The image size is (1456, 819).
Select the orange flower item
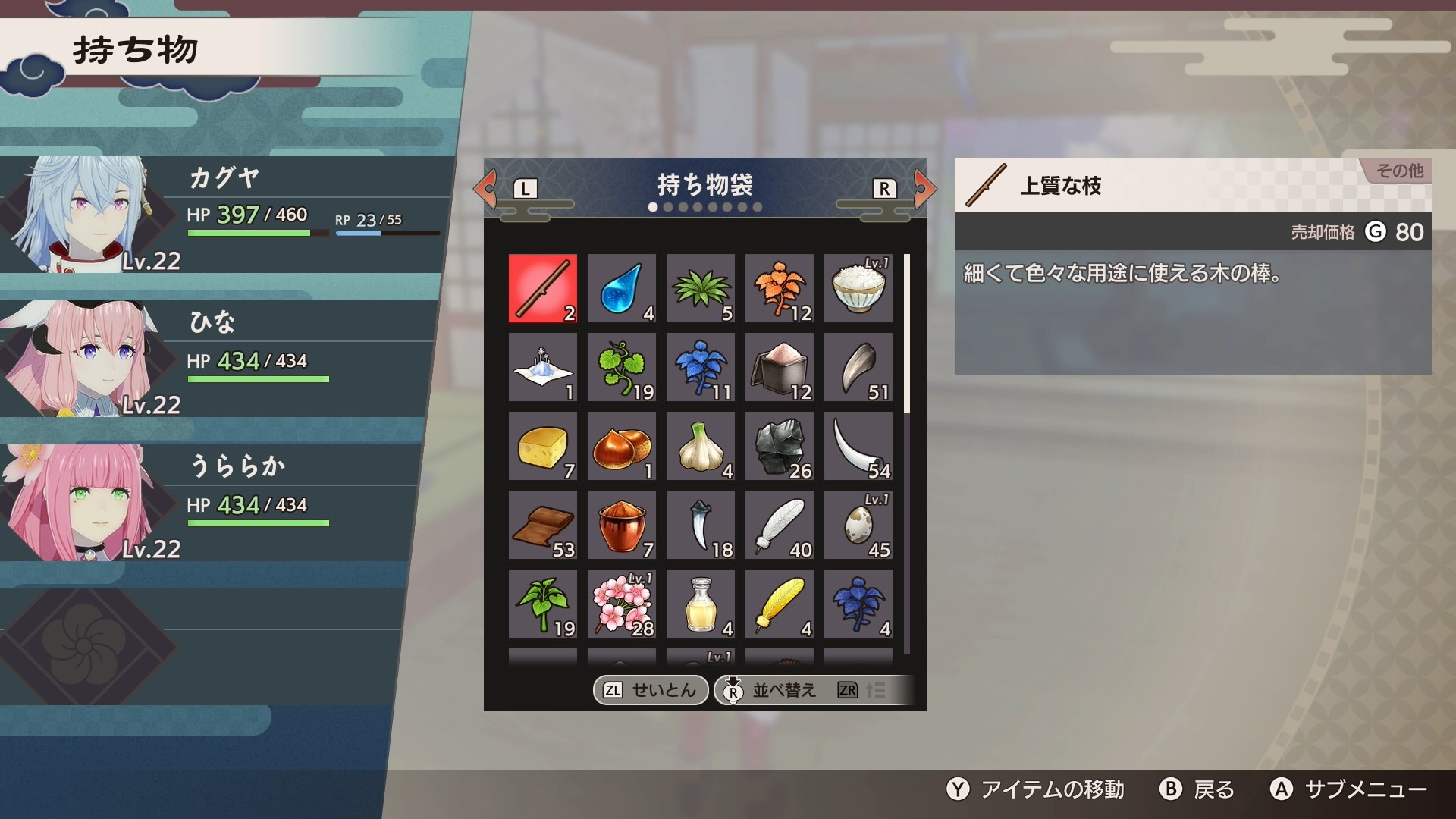[x=779, y=288]
